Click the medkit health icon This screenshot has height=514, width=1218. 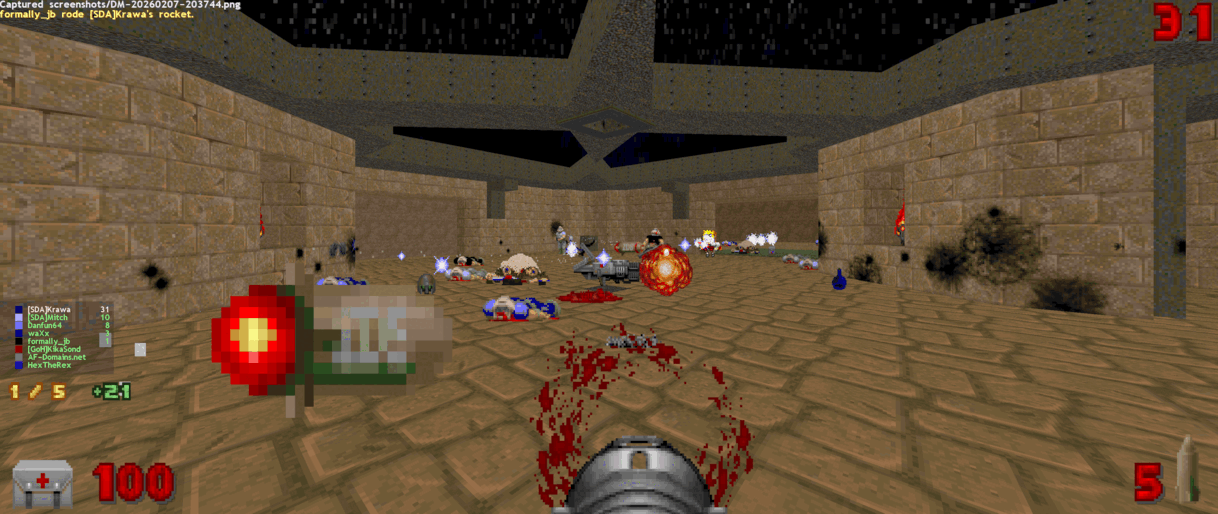(42, 484)
